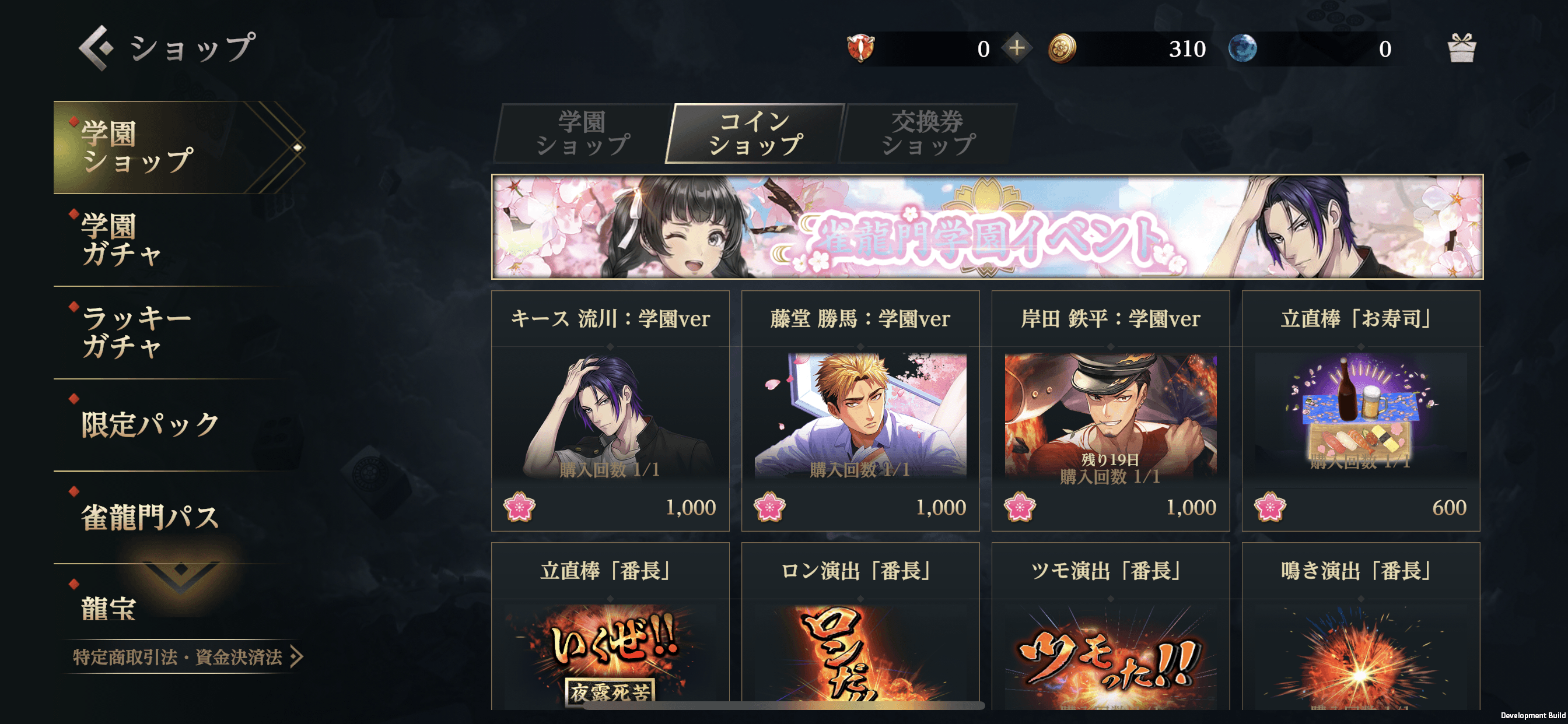Click the 雀龍門学園イベント banner

[986, 227]
